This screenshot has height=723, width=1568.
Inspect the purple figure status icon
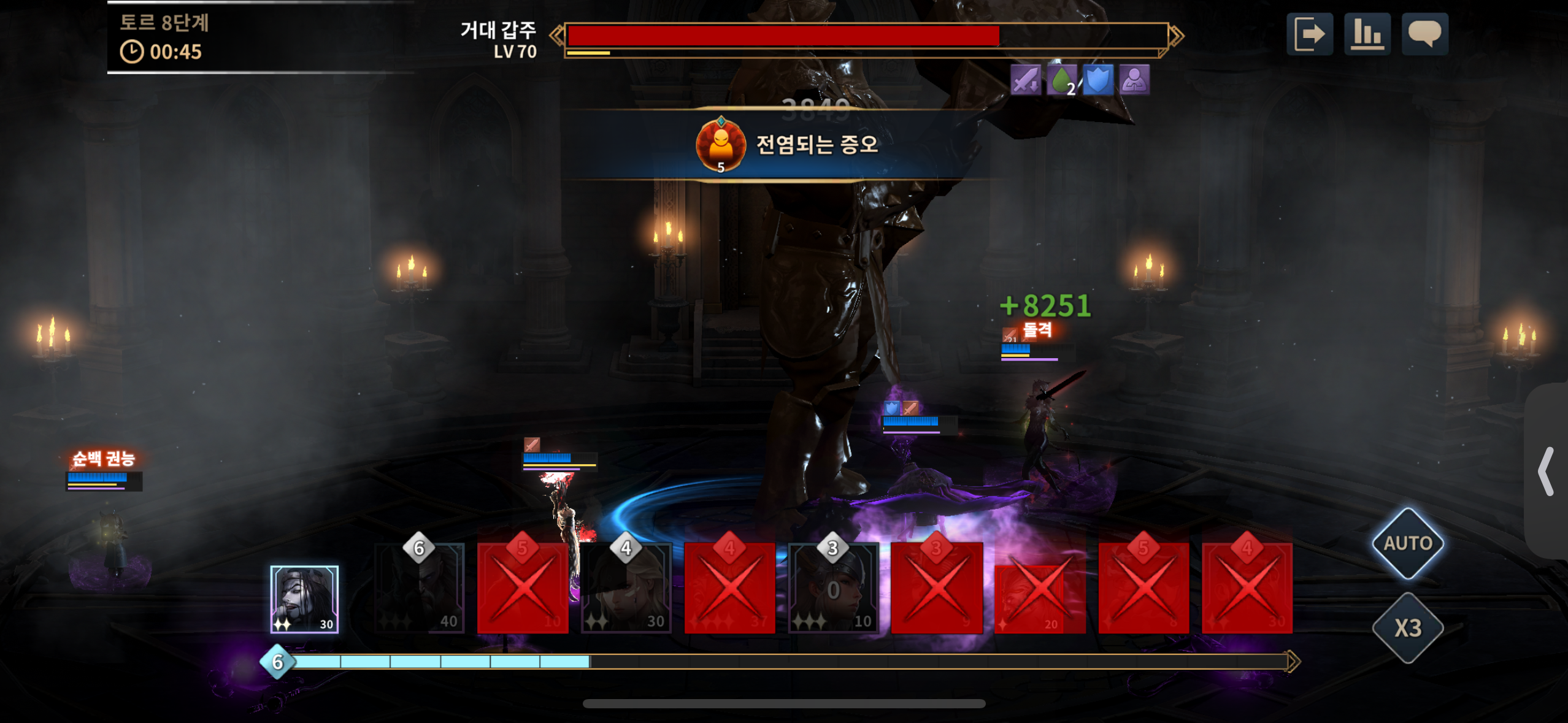[1134, 80]
